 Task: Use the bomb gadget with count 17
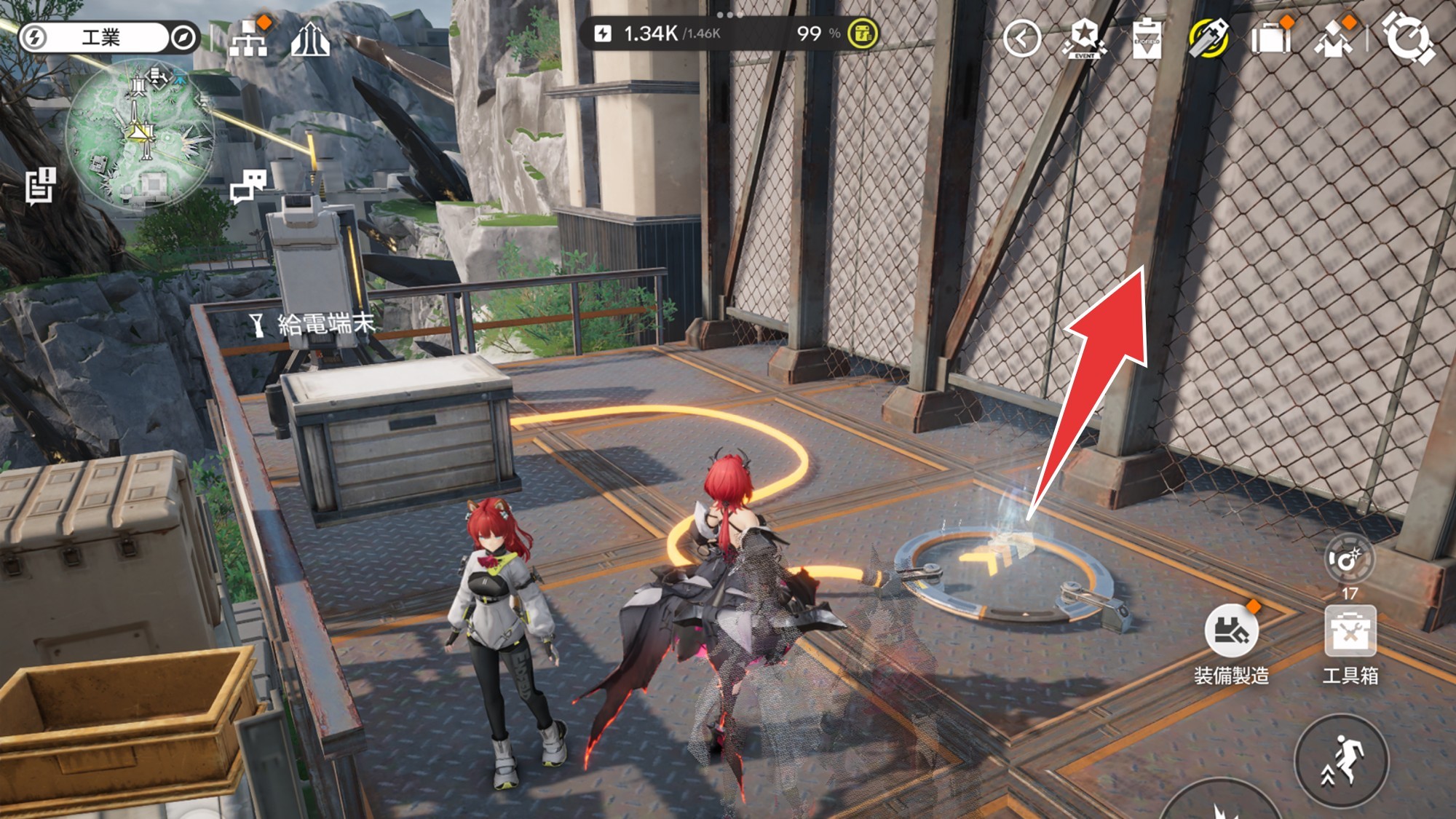[x=1348, y=561]
